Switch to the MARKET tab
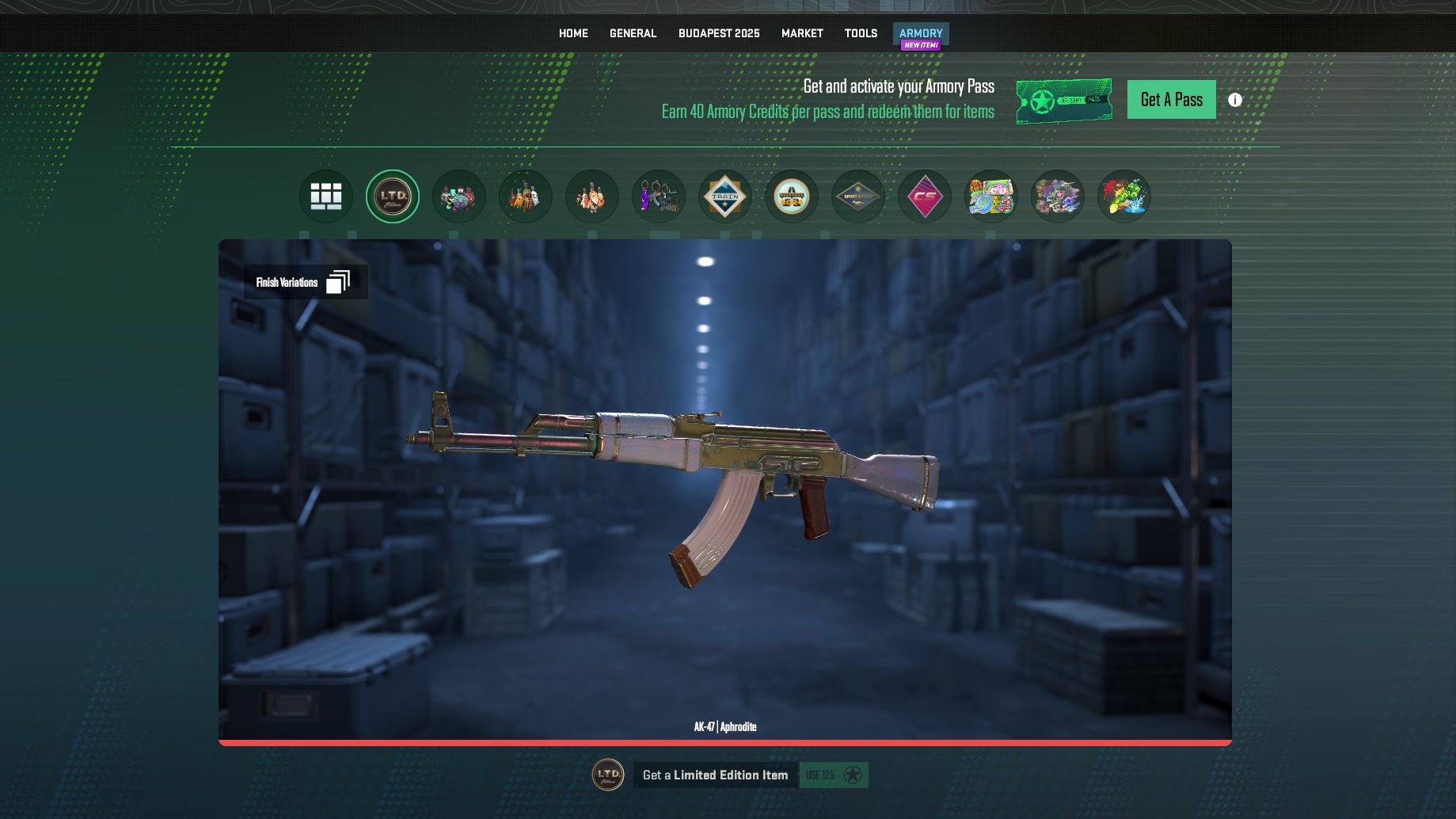 coord(802,33)
